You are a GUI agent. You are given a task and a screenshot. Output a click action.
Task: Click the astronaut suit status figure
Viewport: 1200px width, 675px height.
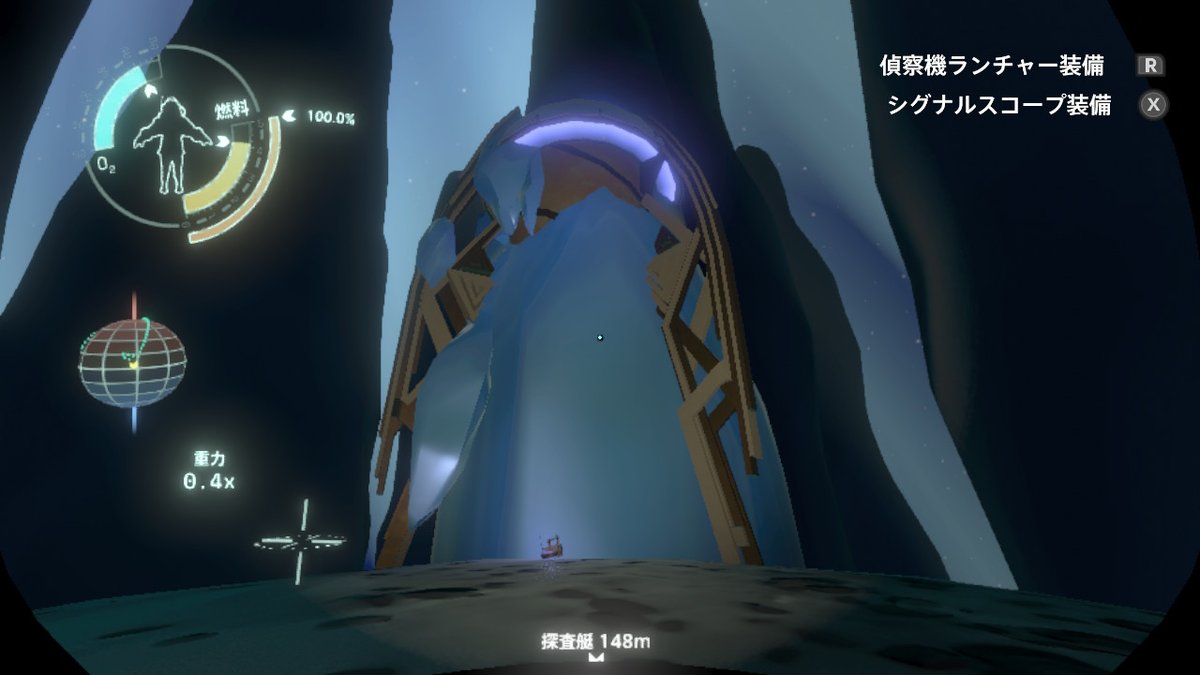pos(166,145)
